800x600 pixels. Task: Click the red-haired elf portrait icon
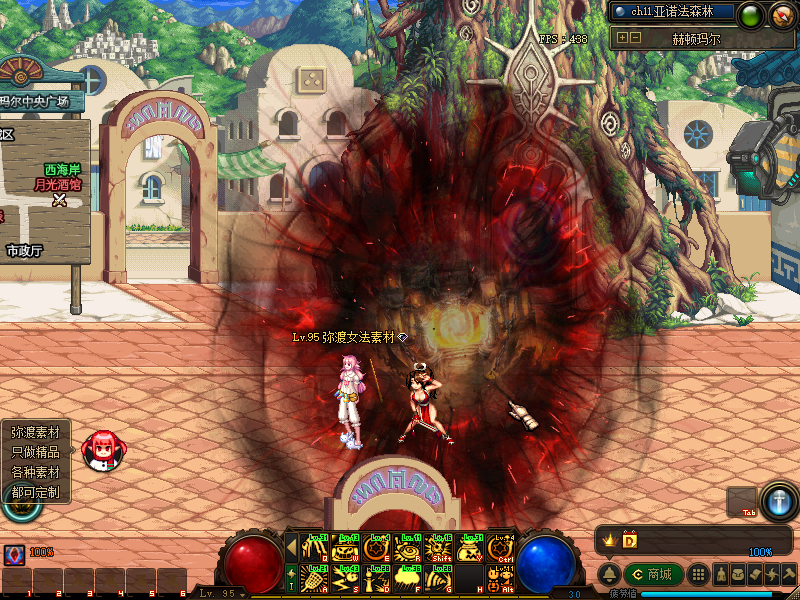tap(100, 450)
